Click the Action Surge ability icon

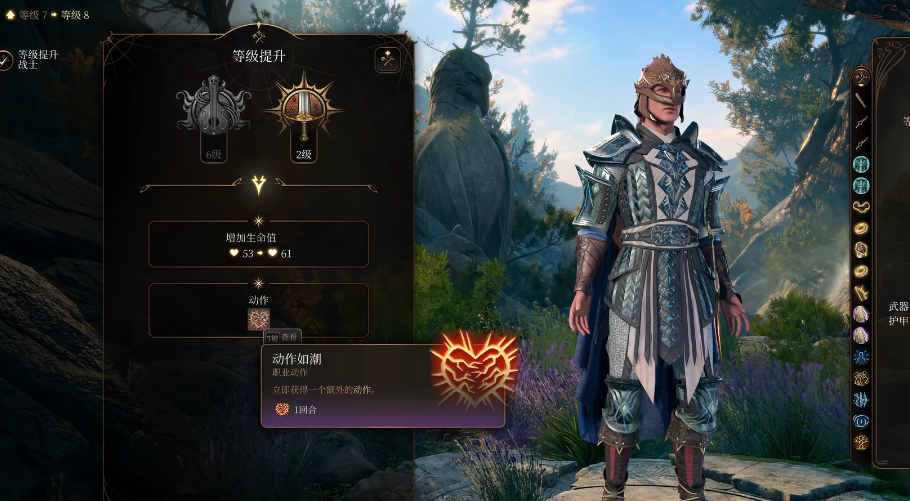tap(259, 319)
